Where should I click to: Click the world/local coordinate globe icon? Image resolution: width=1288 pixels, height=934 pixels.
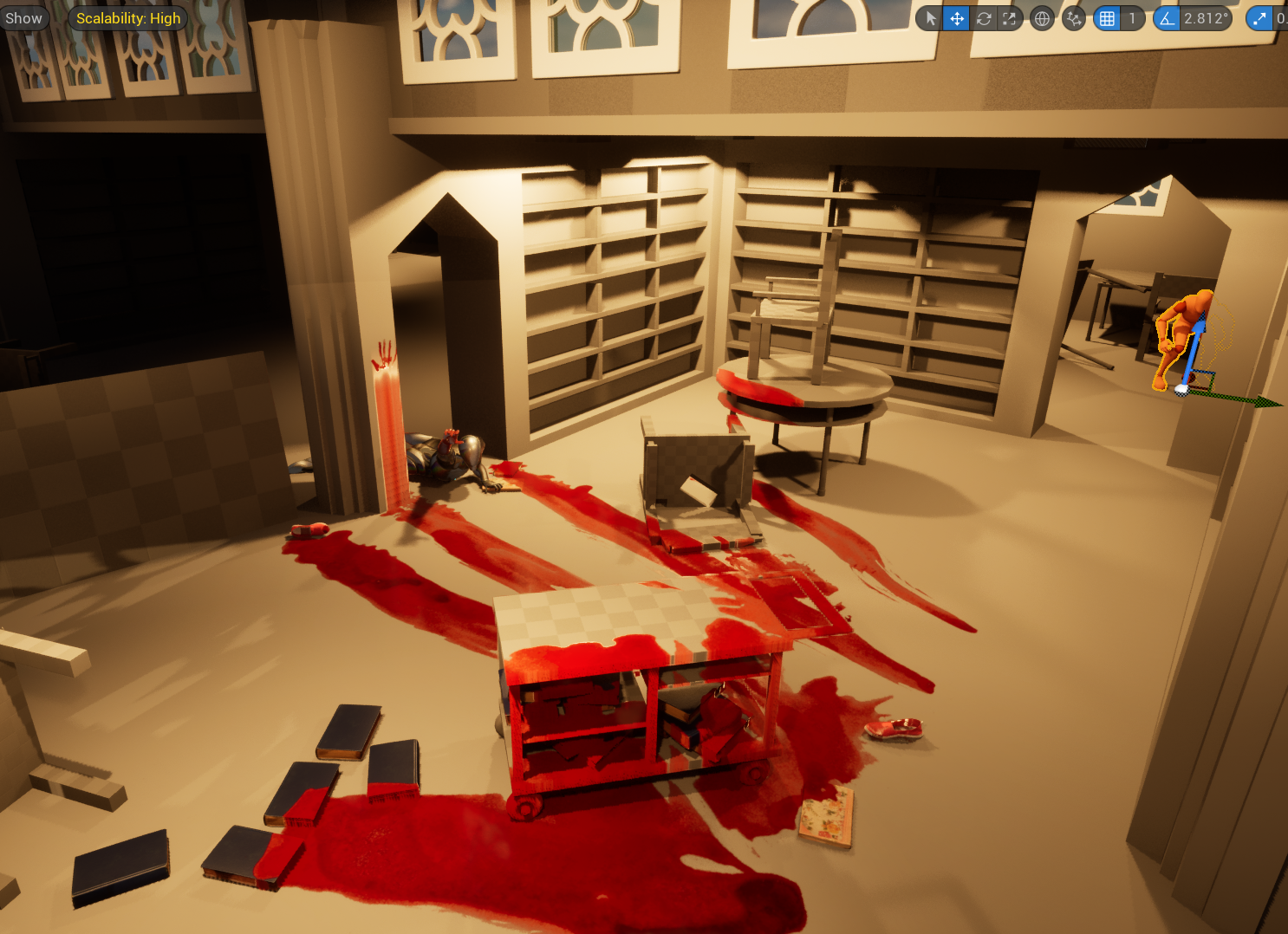(1042, 18)
